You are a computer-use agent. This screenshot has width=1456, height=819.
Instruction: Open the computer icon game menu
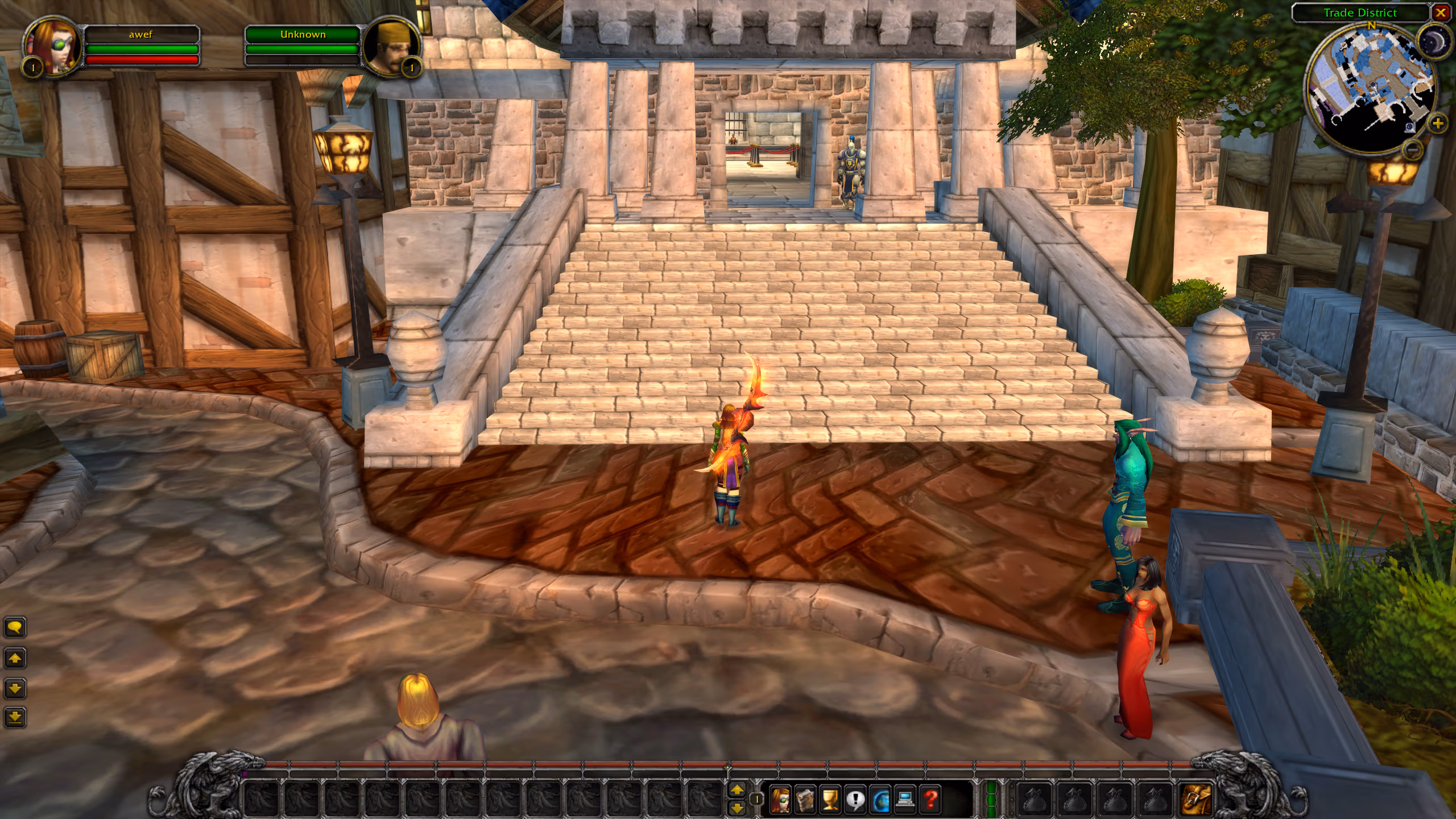pos(905,800)
